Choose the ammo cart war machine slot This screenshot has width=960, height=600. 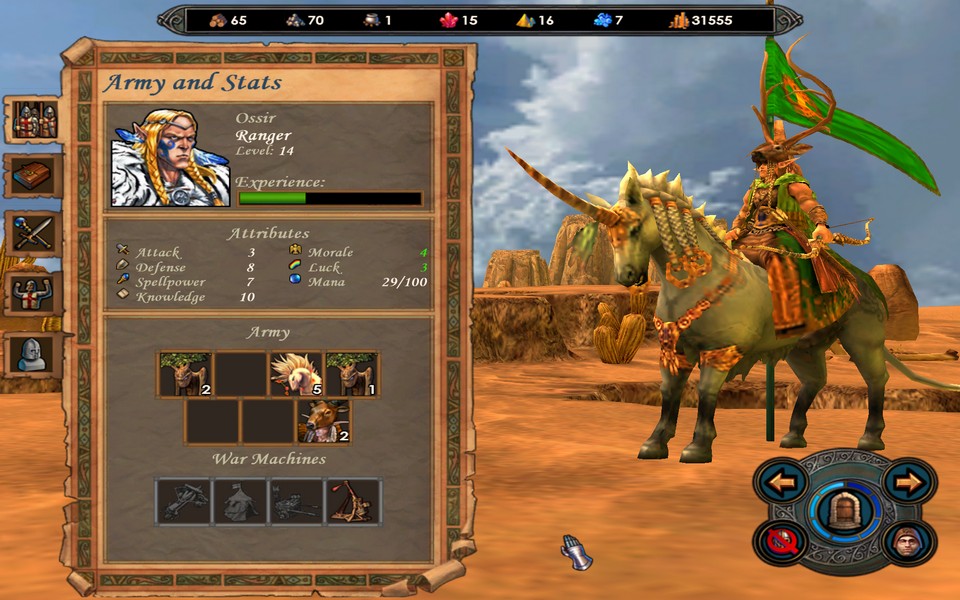tap(297, 501)
